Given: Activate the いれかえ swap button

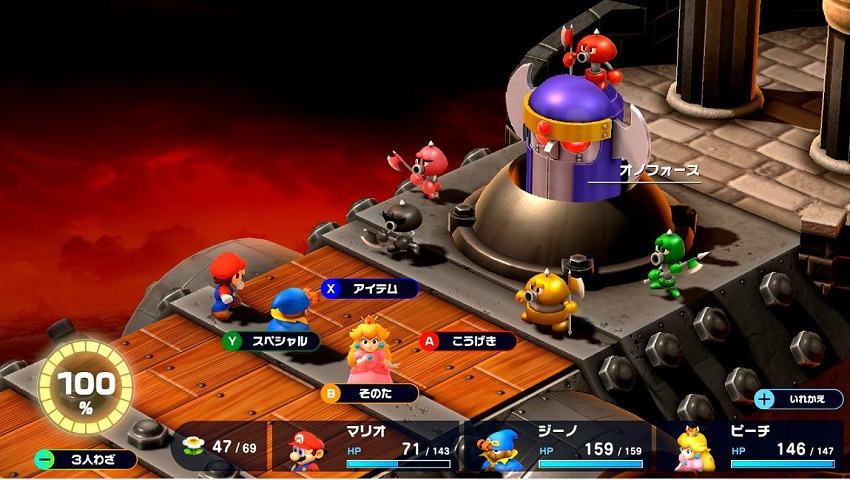Looking at the screenshot, I should click(x=799, y=399).
